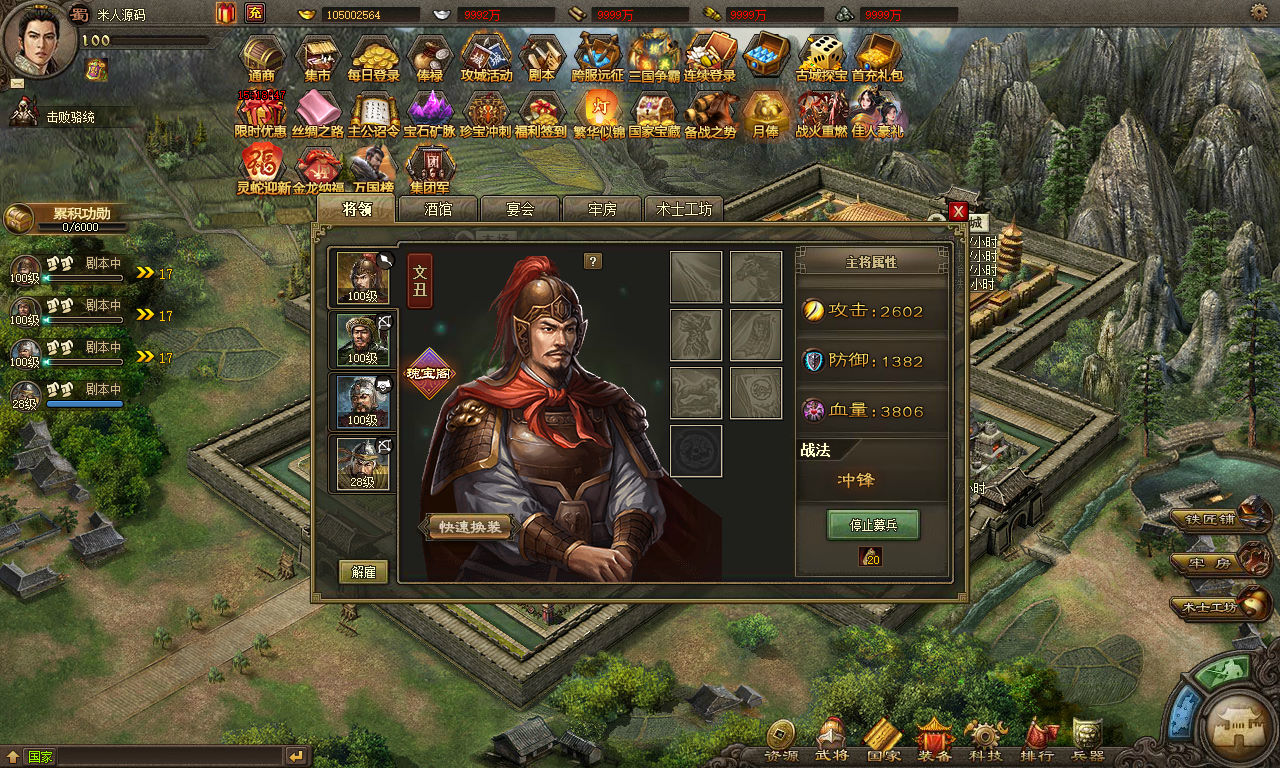The image size is (1280, 768).
Task: Open the 宴会 tab
Action: click(520, 209)
